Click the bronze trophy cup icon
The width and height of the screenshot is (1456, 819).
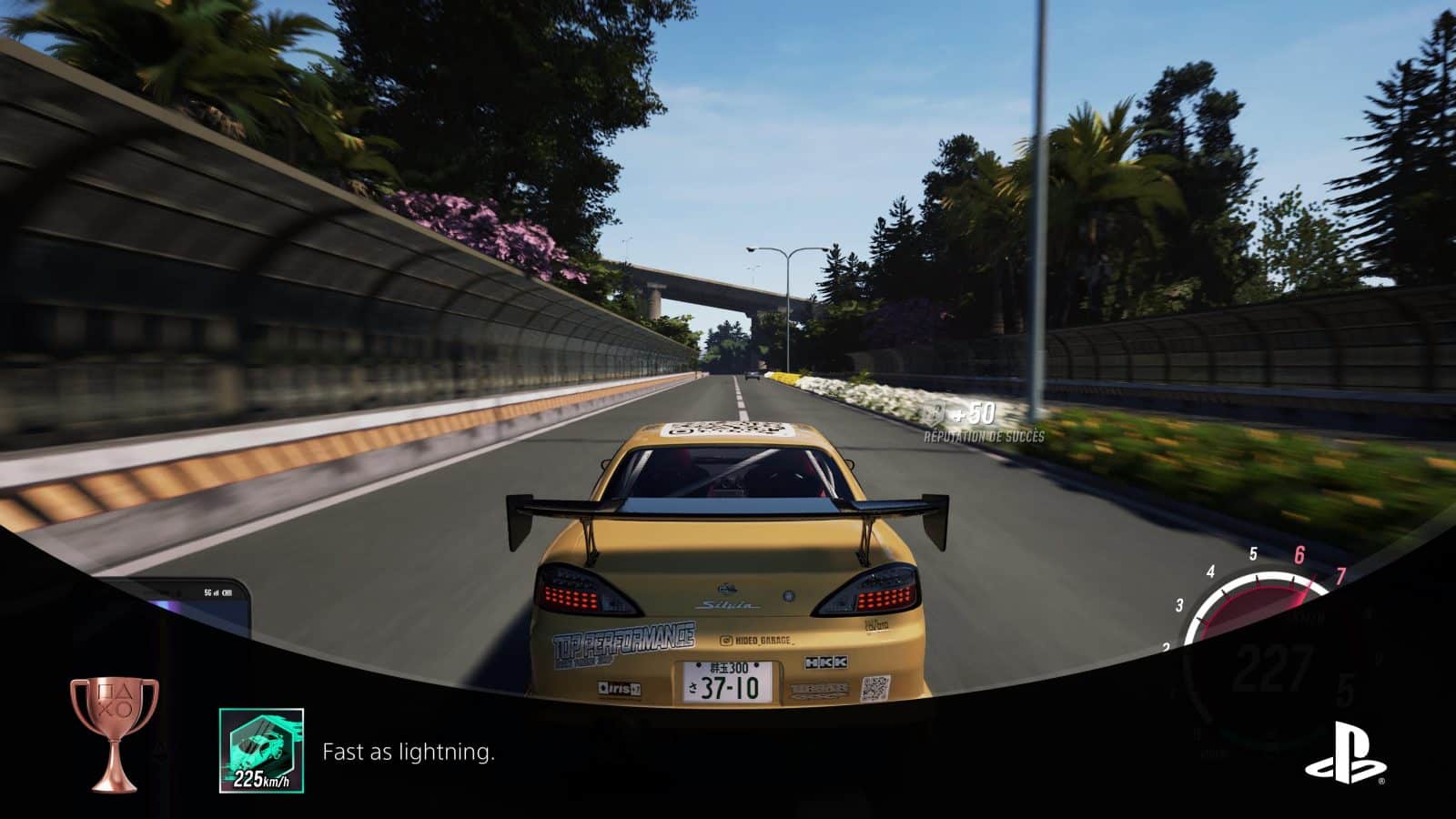coord(115,733)
